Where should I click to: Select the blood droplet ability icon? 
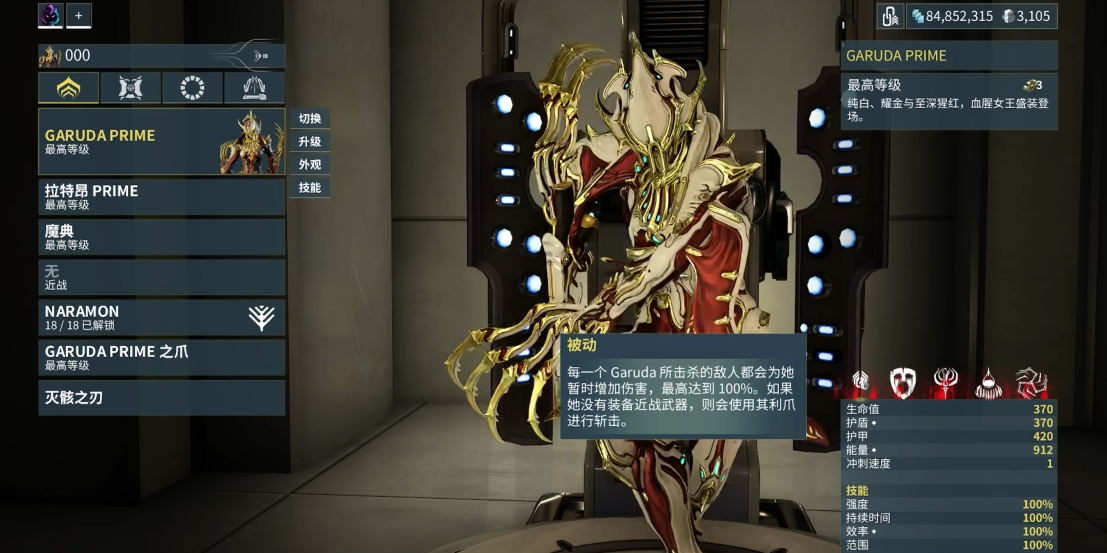[x=988, y=381]
